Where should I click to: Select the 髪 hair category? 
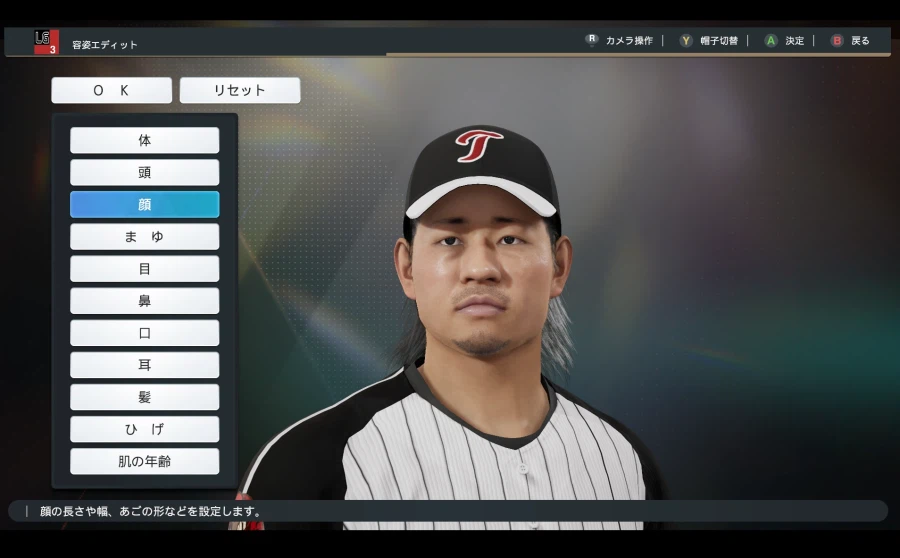coord(144,397)
